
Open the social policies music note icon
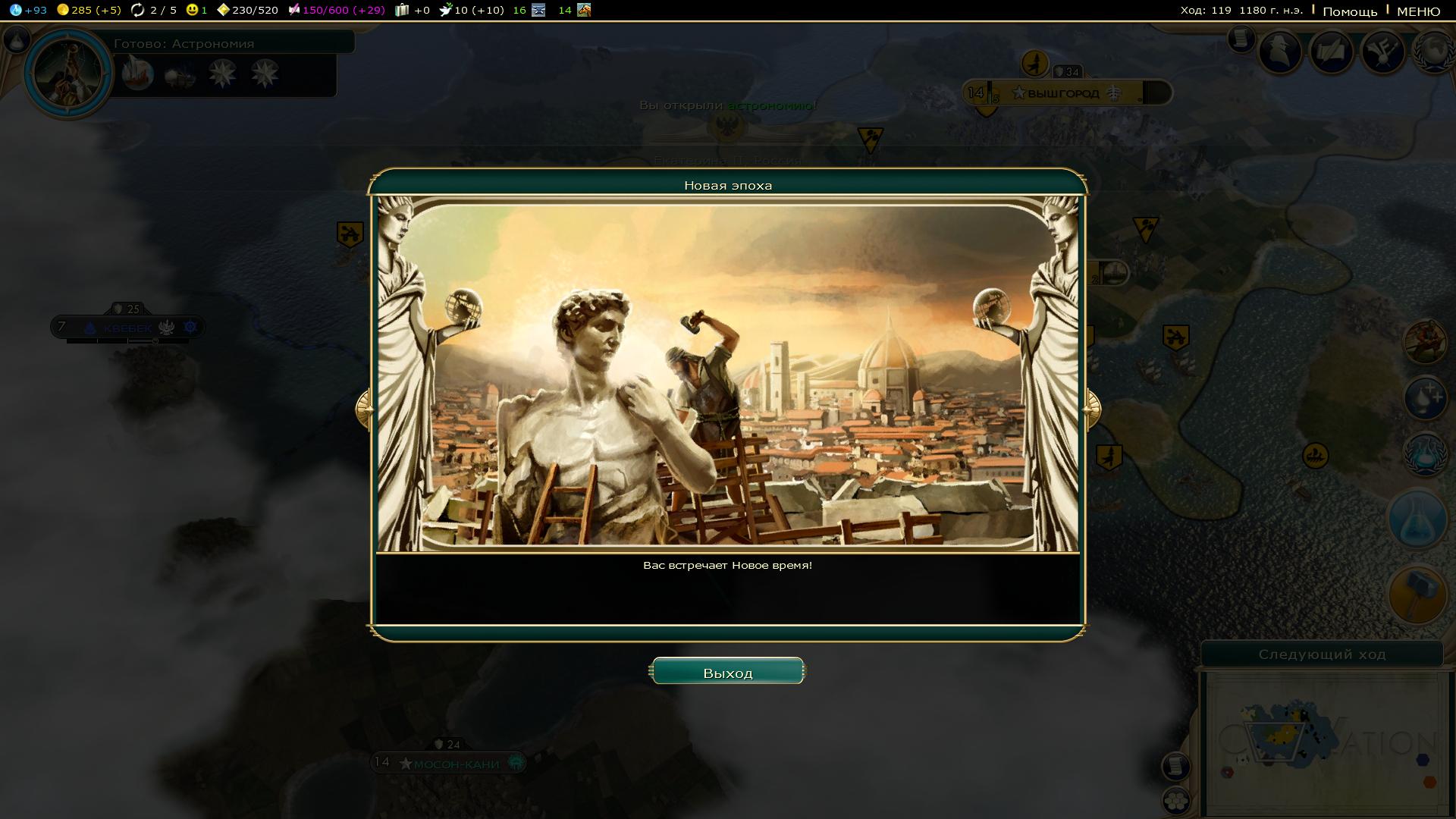point(1383,52)
